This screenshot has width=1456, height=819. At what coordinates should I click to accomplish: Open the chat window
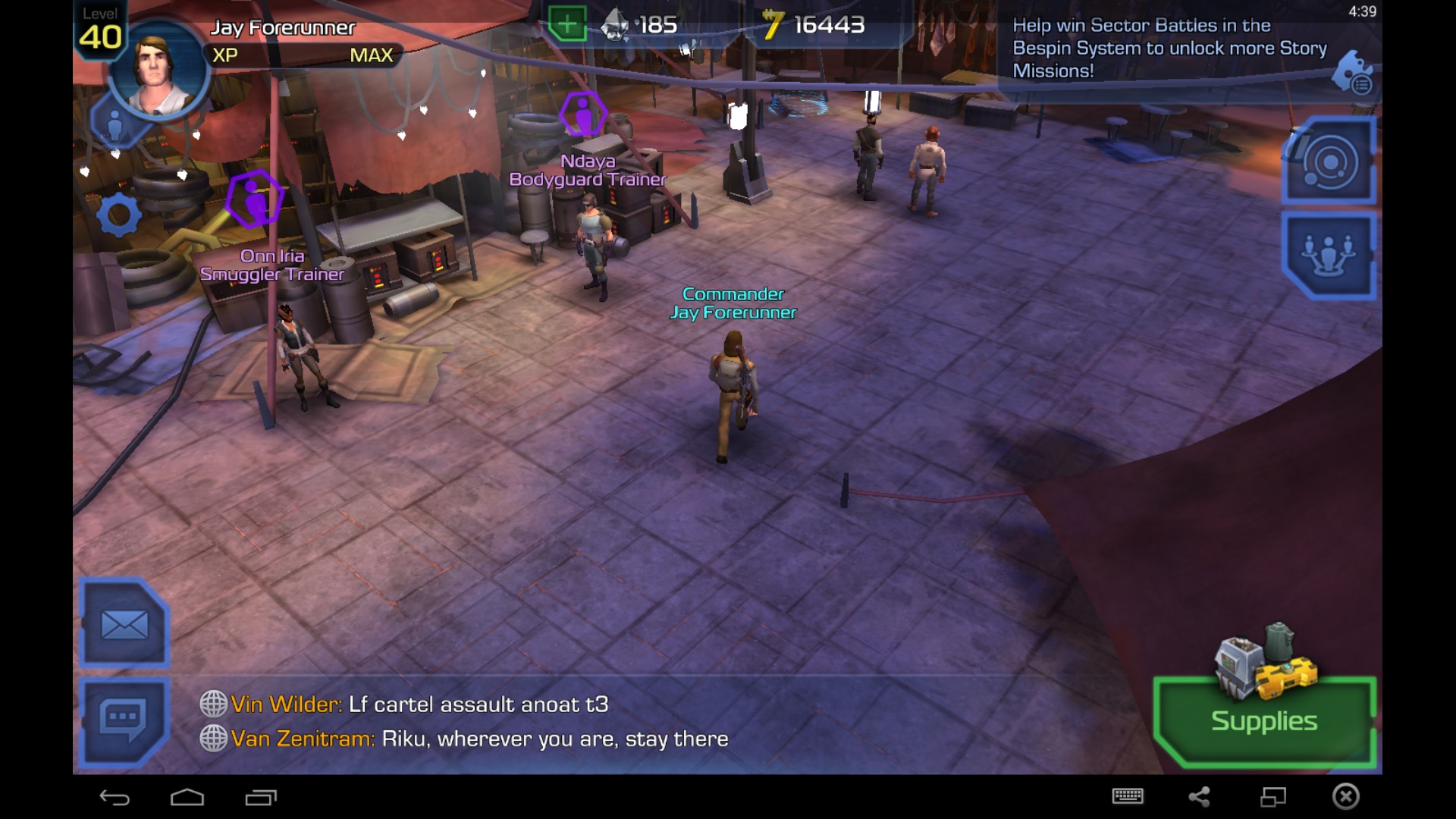[123, 719]
